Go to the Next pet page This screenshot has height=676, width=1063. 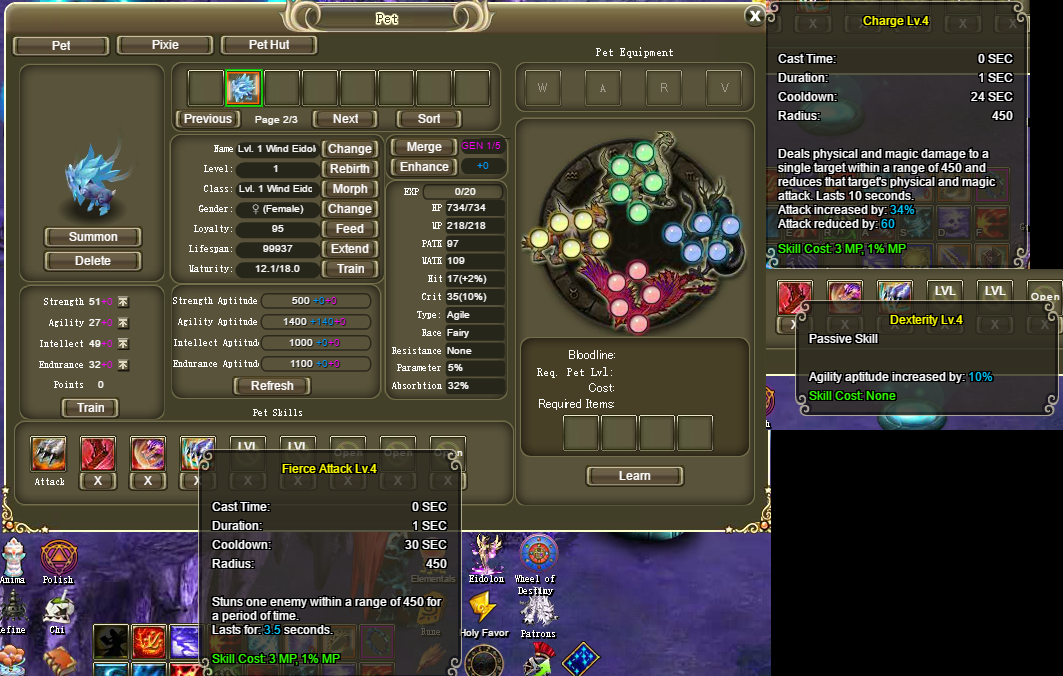(346, 119)
